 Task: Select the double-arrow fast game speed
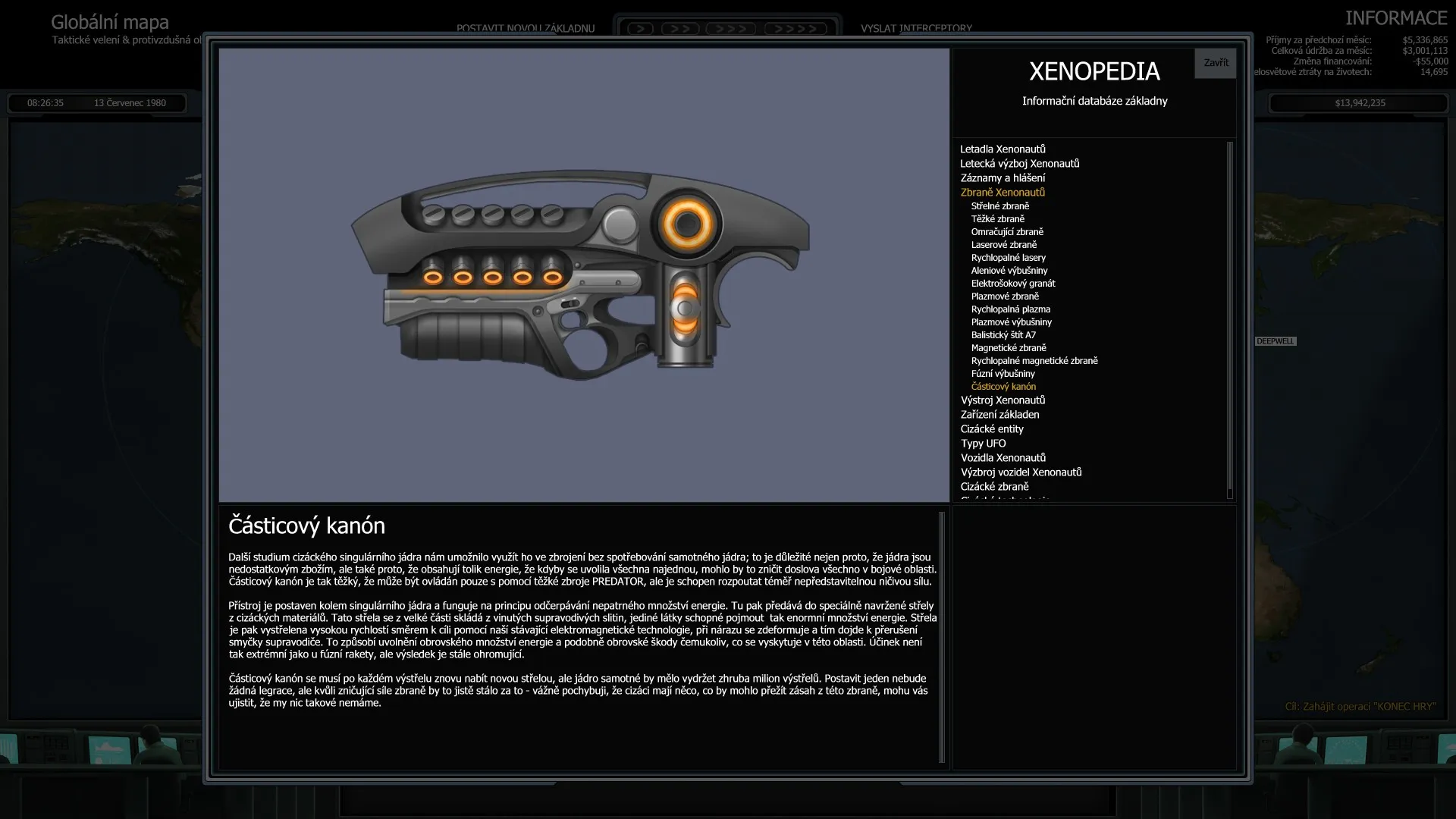click(680, 28)
